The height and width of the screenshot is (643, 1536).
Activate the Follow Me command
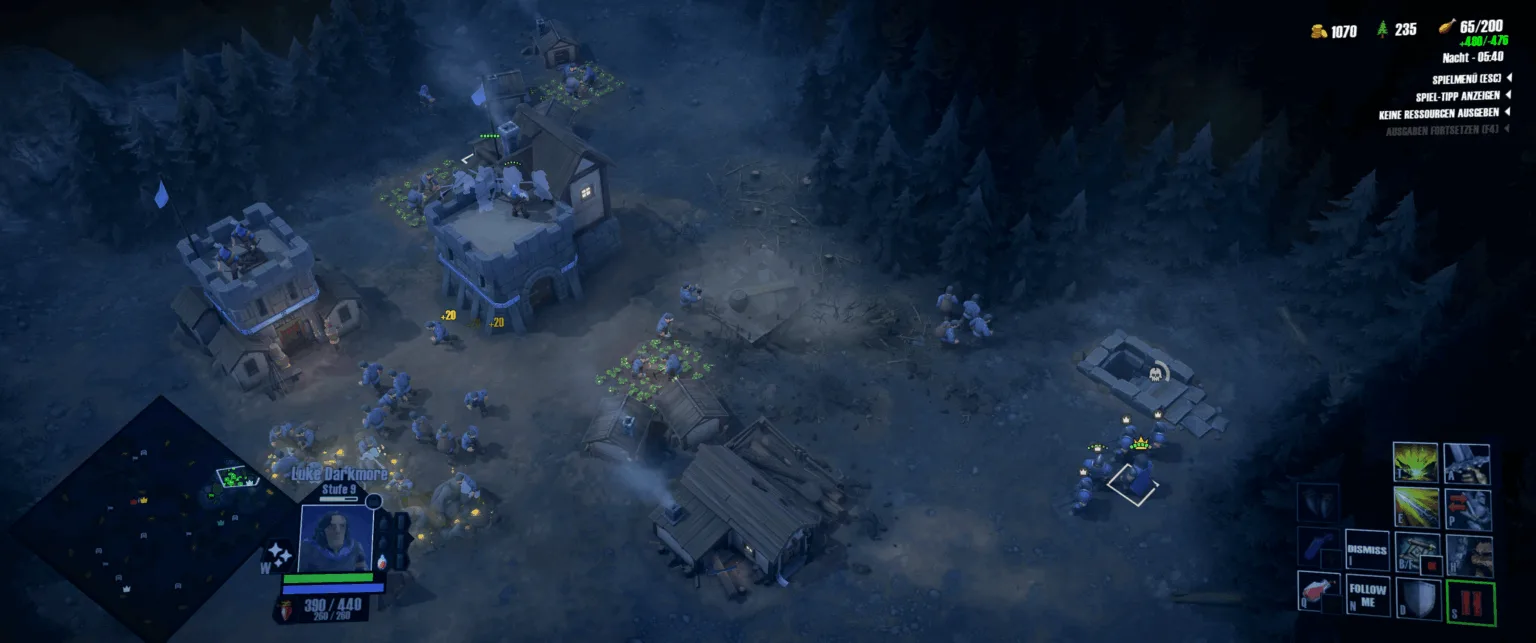pos(1367,596)
